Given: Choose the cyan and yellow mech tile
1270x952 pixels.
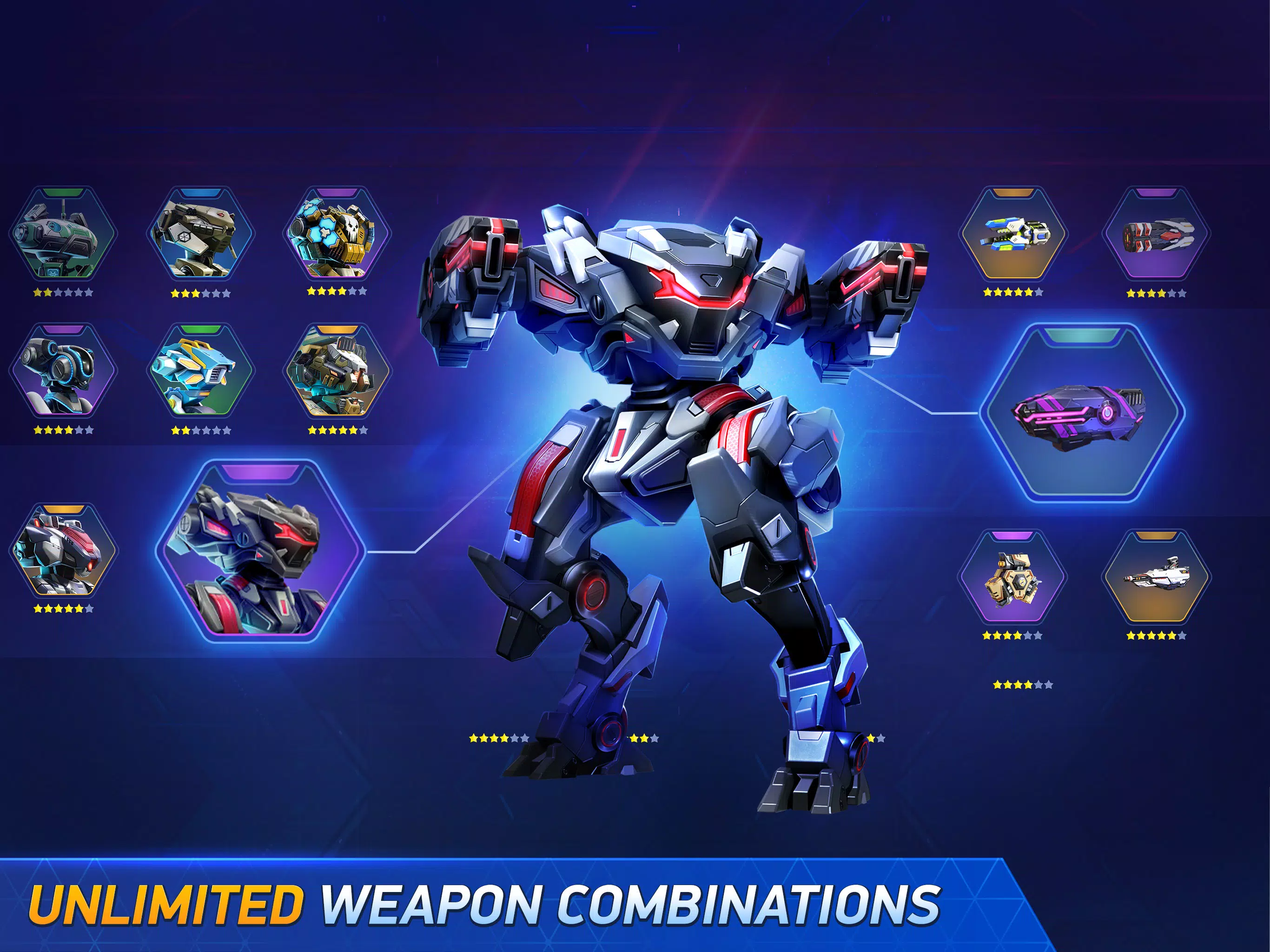Looking at the screenshot, I should coord(200,371).
